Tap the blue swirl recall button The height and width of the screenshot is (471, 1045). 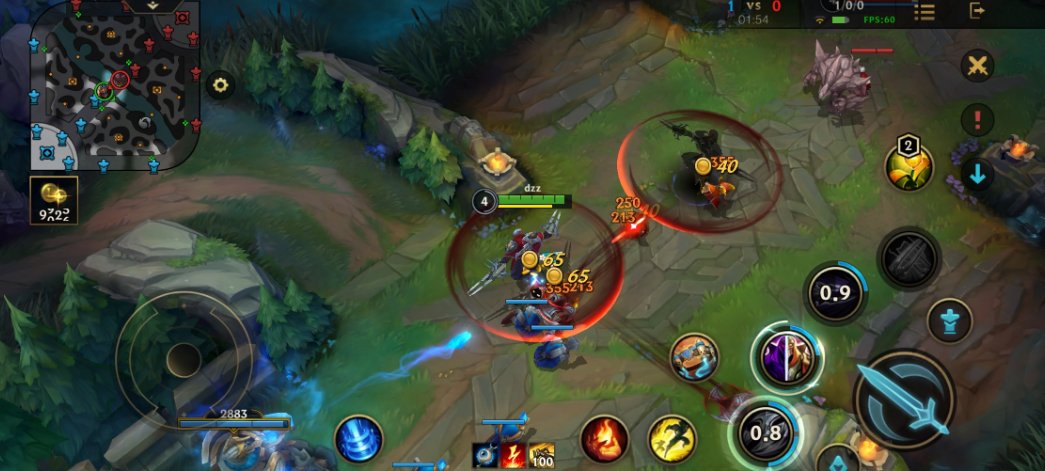[x=358, y=438]
